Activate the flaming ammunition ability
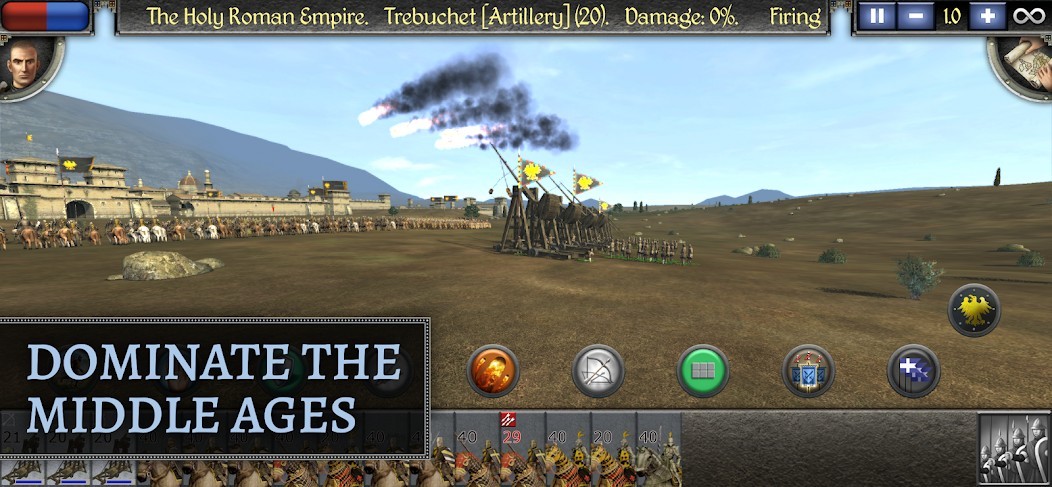The height and width of the screenshot is (487, 1052). coord(493,371)
